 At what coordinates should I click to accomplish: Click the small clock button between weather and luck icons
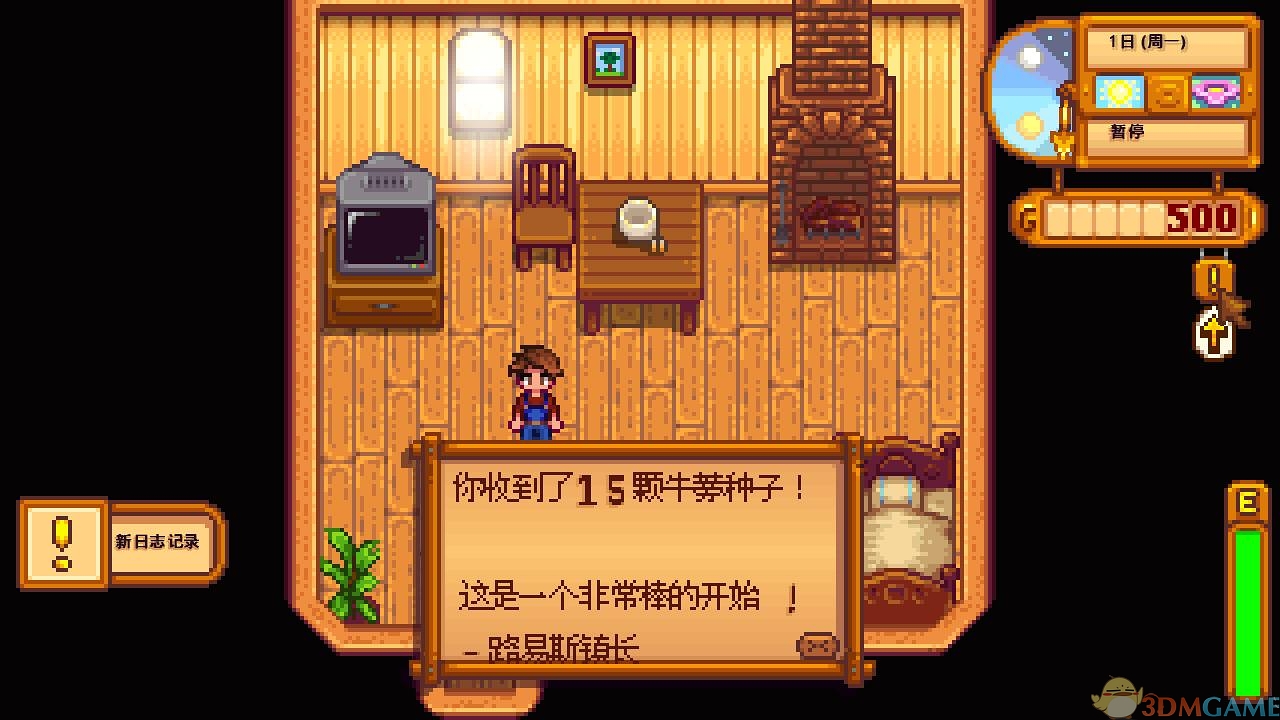pyautogui.click(x=1168, y=92)
